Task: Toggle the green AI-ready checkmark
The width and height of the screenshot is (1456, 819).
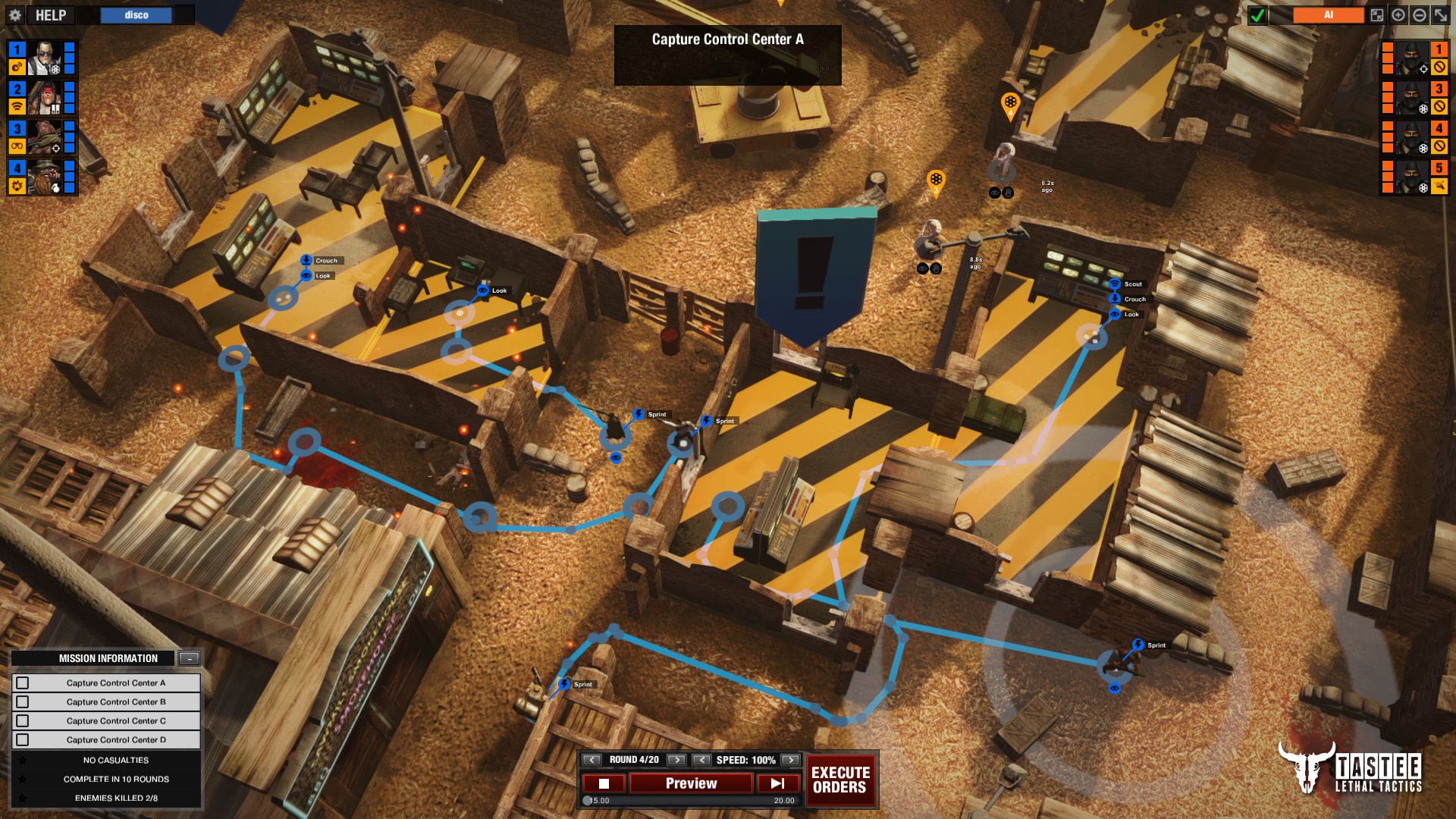Action: (1257, 15)
